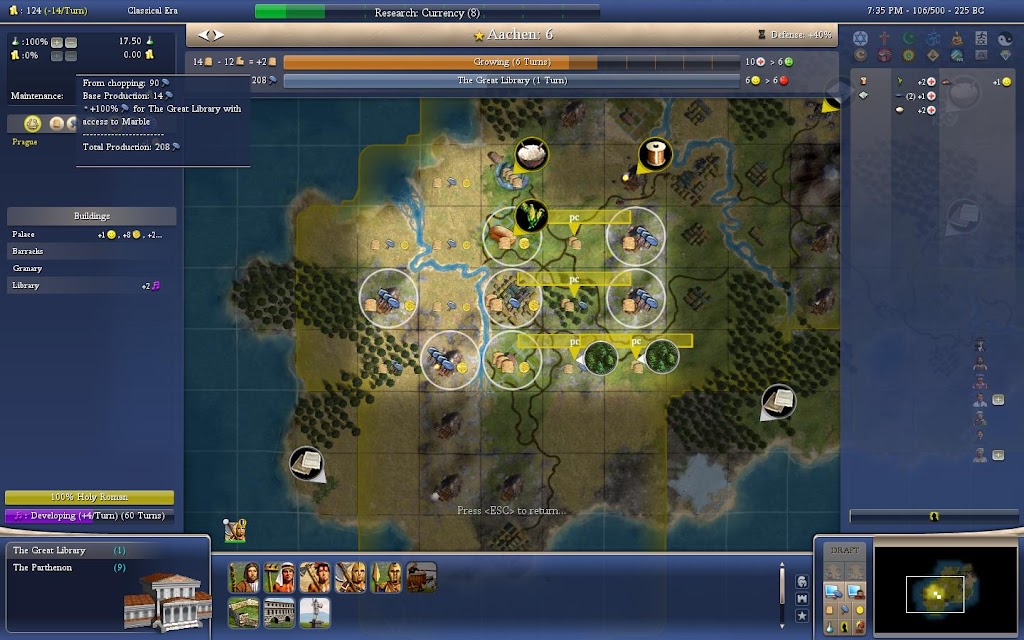The height and width of the screenshot is (640, 1024).
Task: Toggle the star button beside the build list
Action: click(802, 617)
